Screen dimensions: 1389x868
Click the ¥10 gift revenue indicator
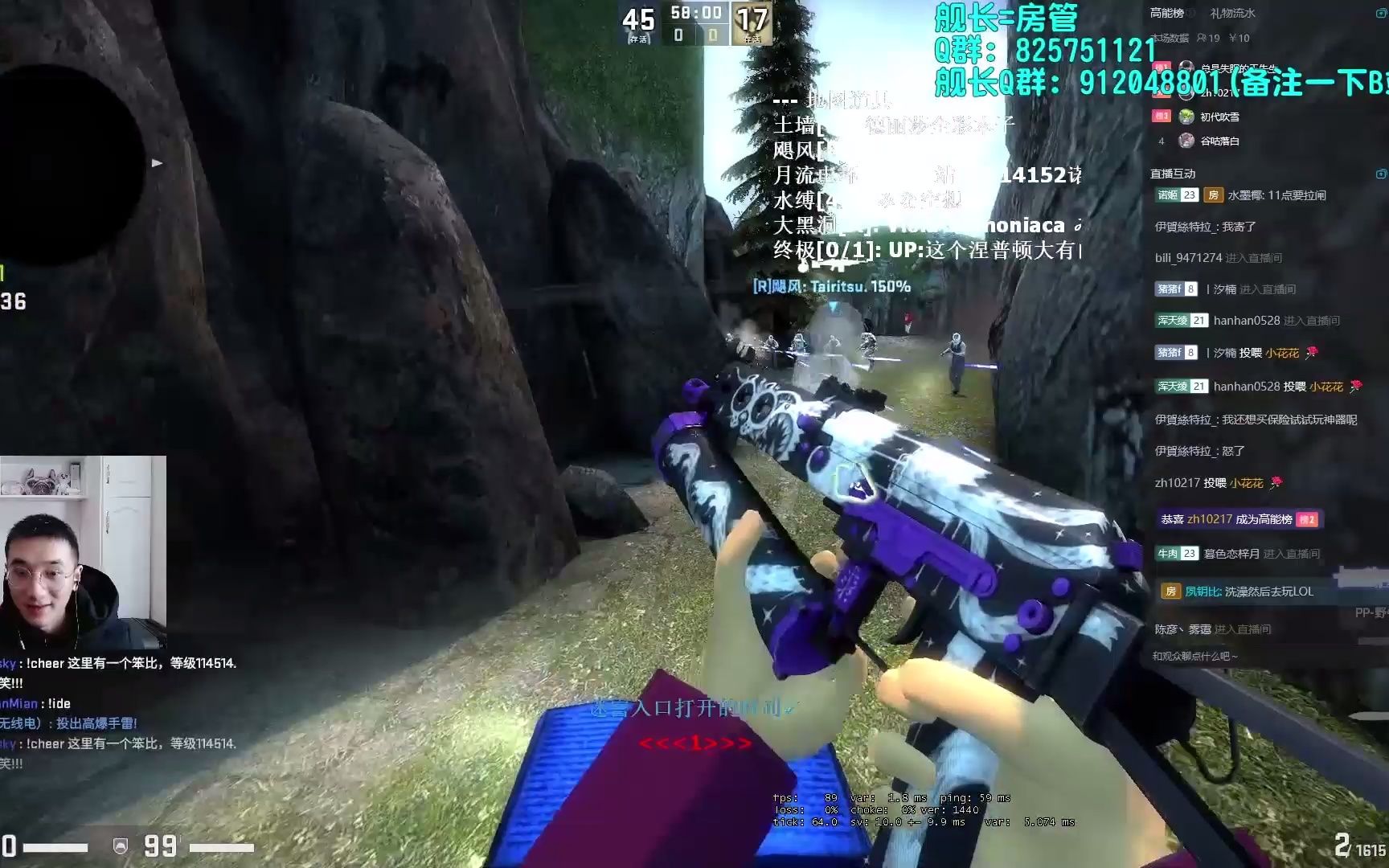click(x=1239, y=38)
